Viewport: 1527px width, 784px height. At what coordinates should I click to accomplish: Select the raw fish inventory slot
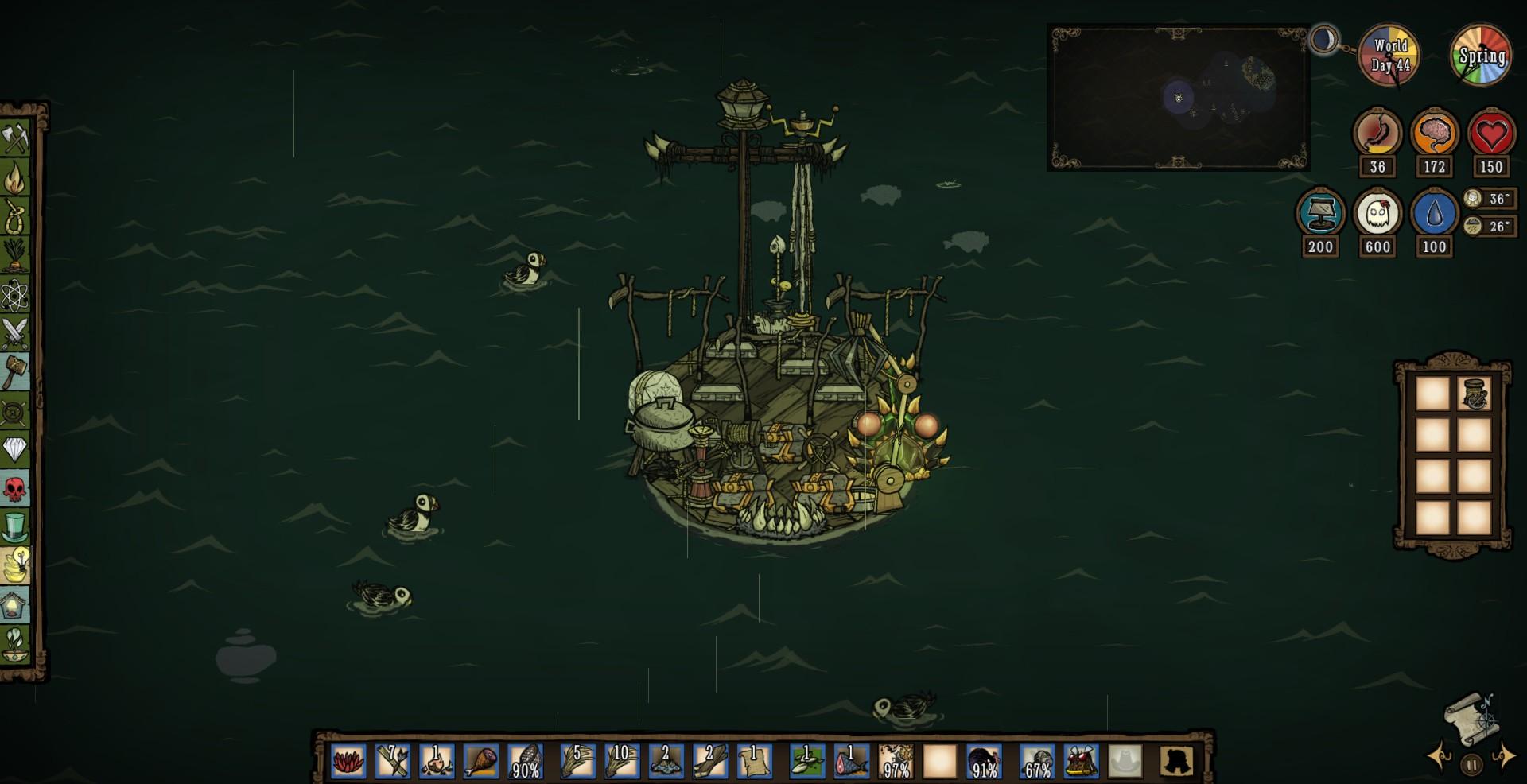(852, 761)
